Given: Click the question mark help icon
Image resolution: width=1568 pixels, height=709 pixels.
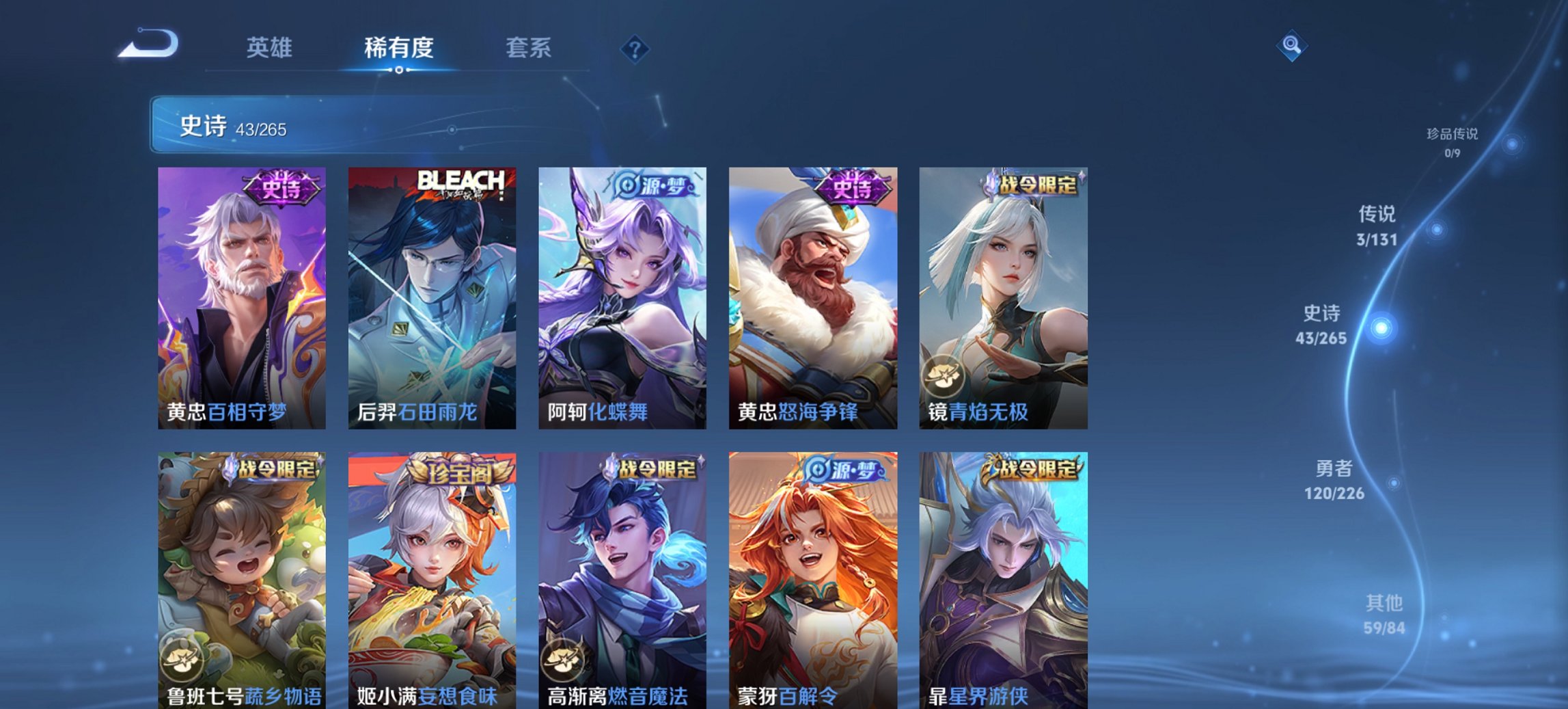Looking at the screenshot, I should [x=635, y=49].
